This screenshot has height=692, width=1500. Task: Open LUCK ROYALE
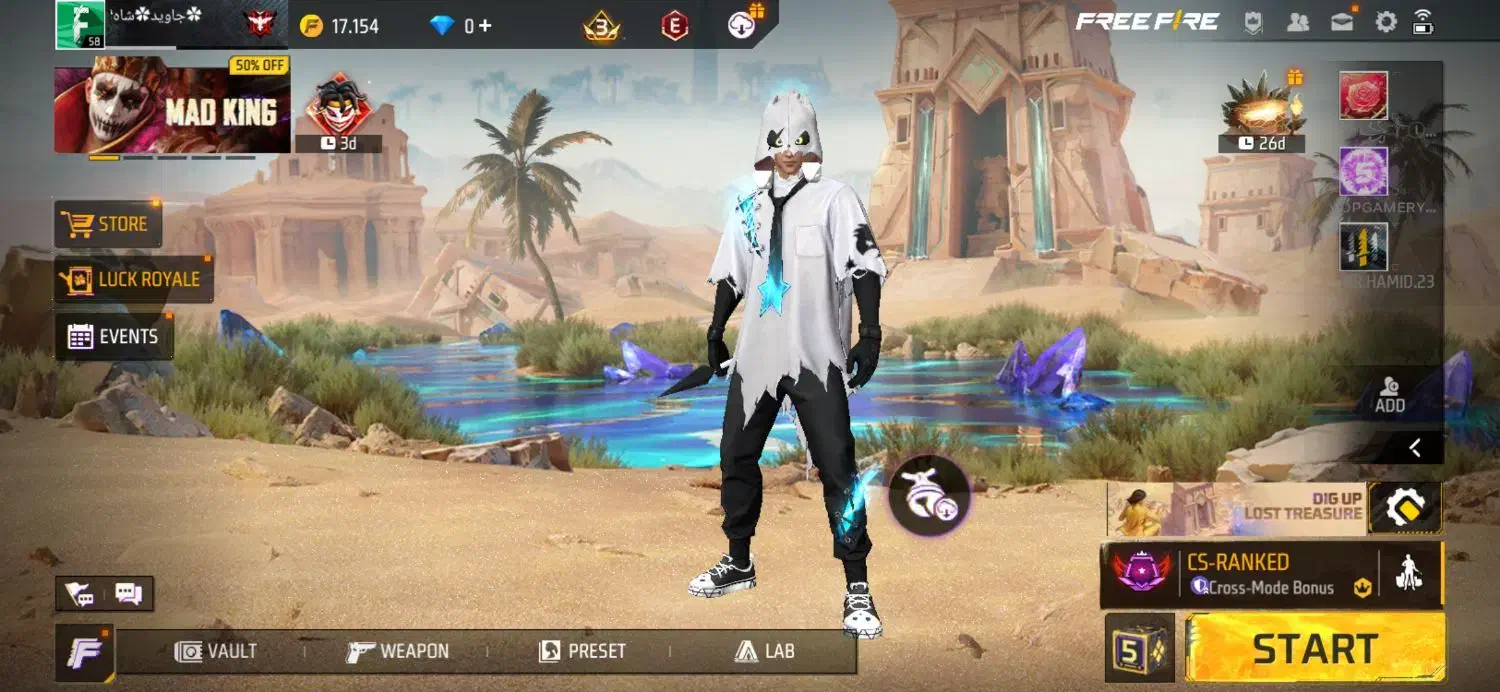[134, 279]
